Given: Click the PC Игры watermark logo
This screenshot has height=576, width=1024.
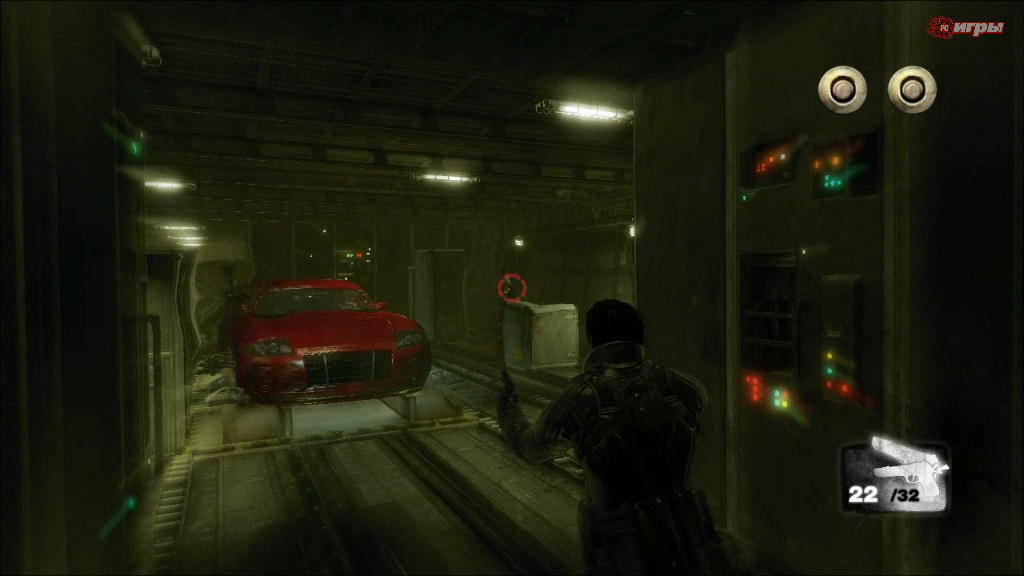Looking at the screenshot, I should (x=965, y=27).
